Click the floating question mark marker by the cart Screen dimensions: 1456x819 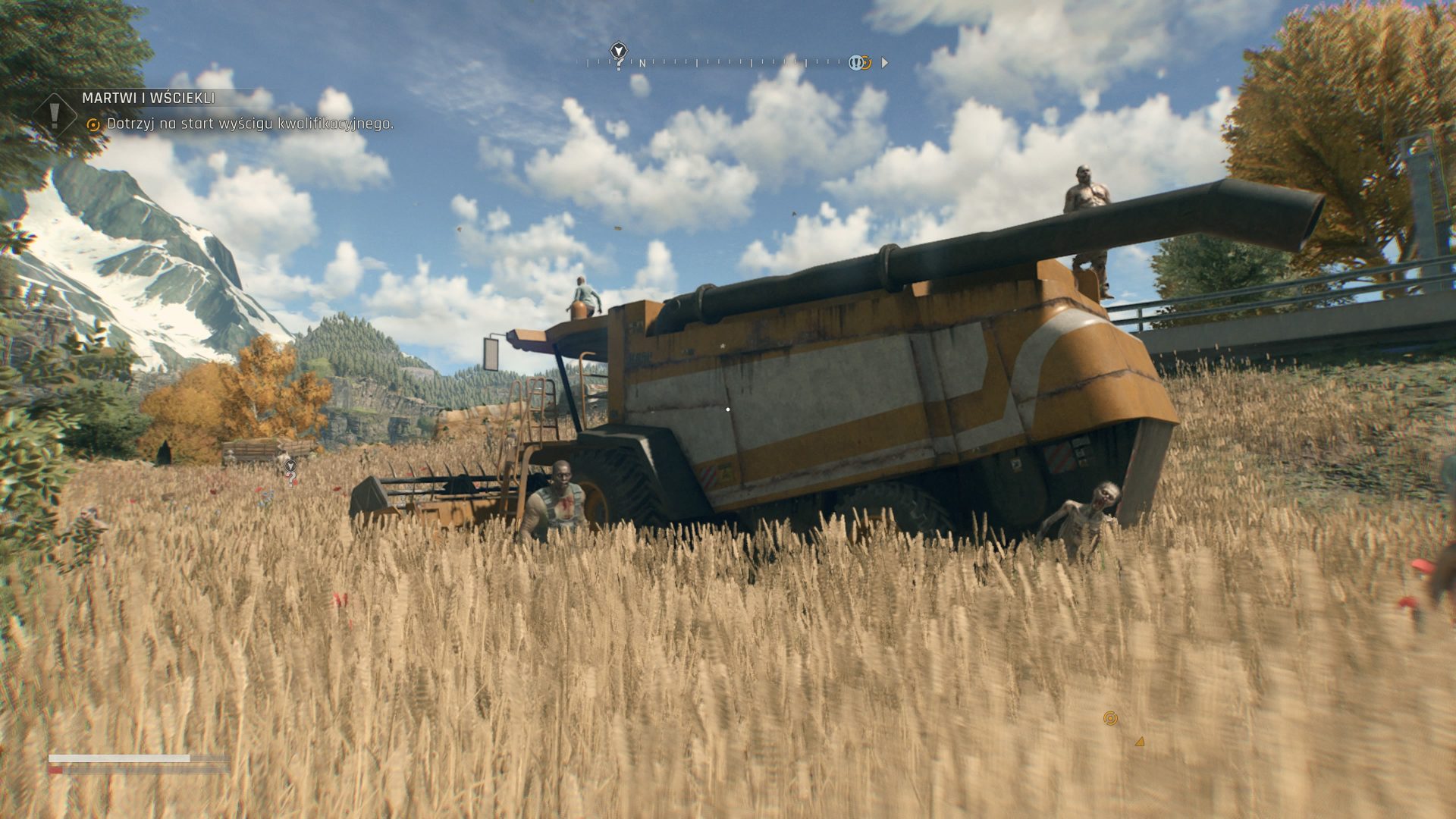[290, 475]
